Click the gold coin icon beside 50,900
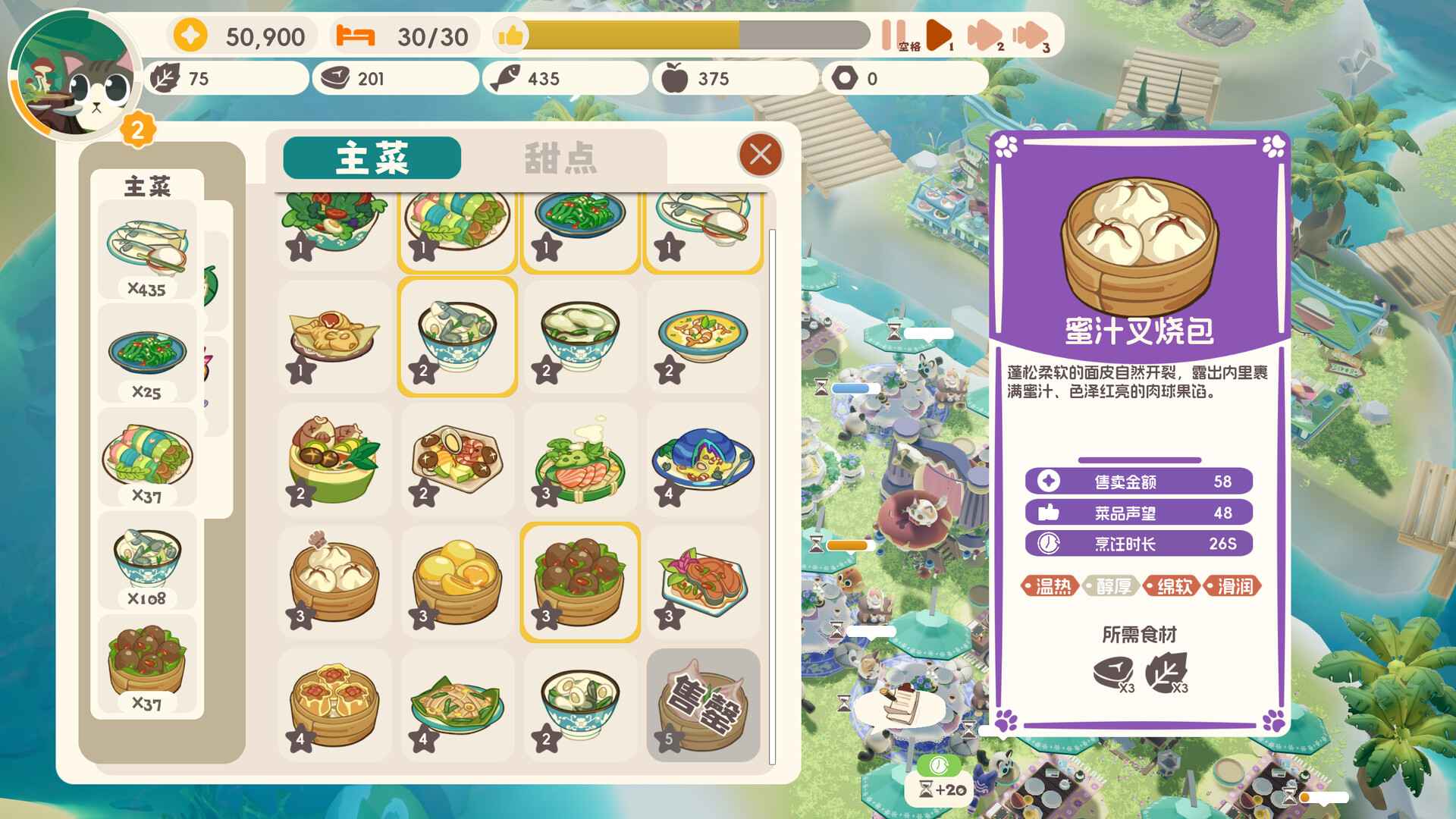The width and height of the screenshot is (1456, 819). pyautogui.click(x=190, y=34)
